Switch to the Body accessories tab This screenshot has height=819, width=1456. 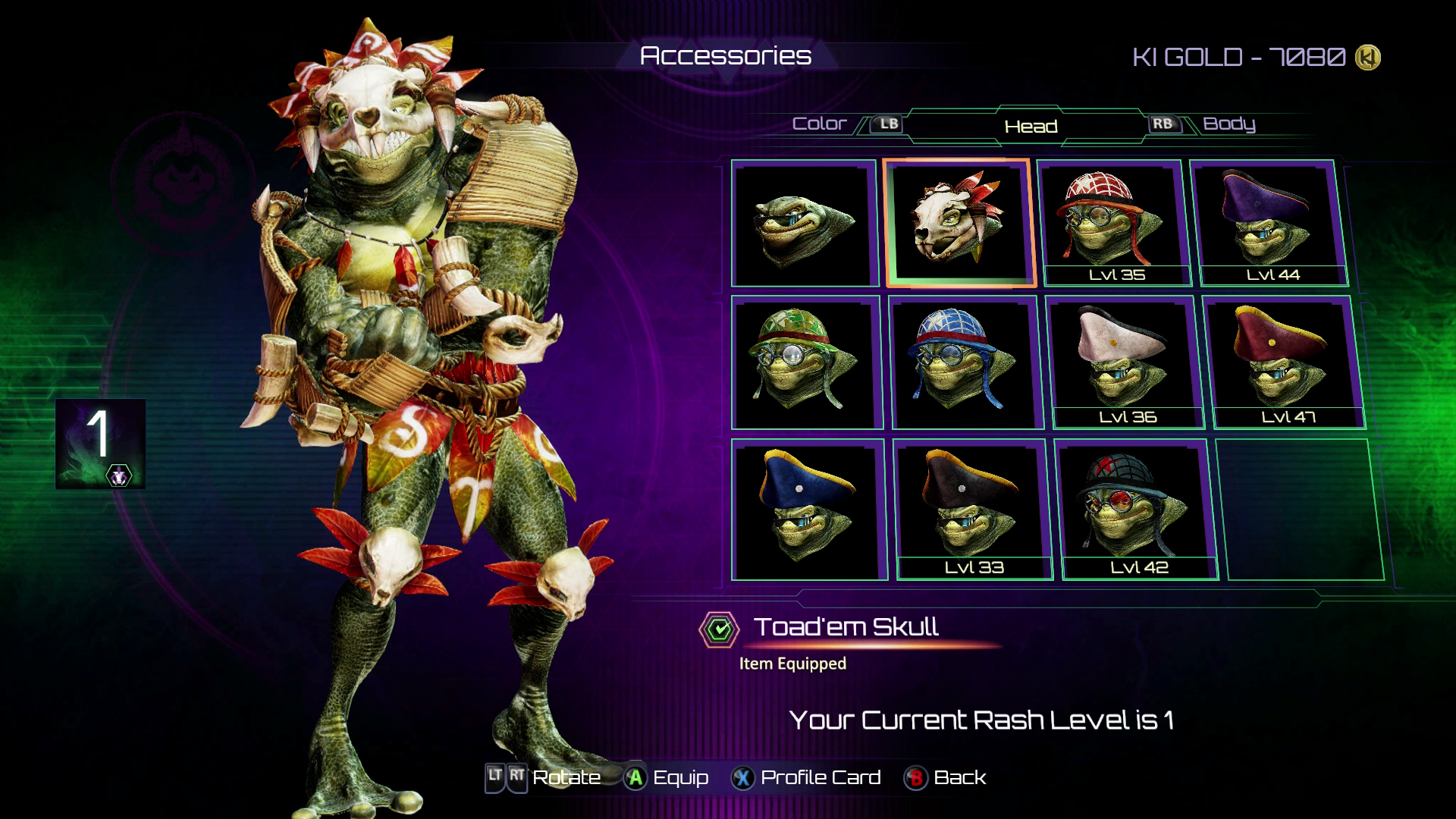pos(1228,124)
